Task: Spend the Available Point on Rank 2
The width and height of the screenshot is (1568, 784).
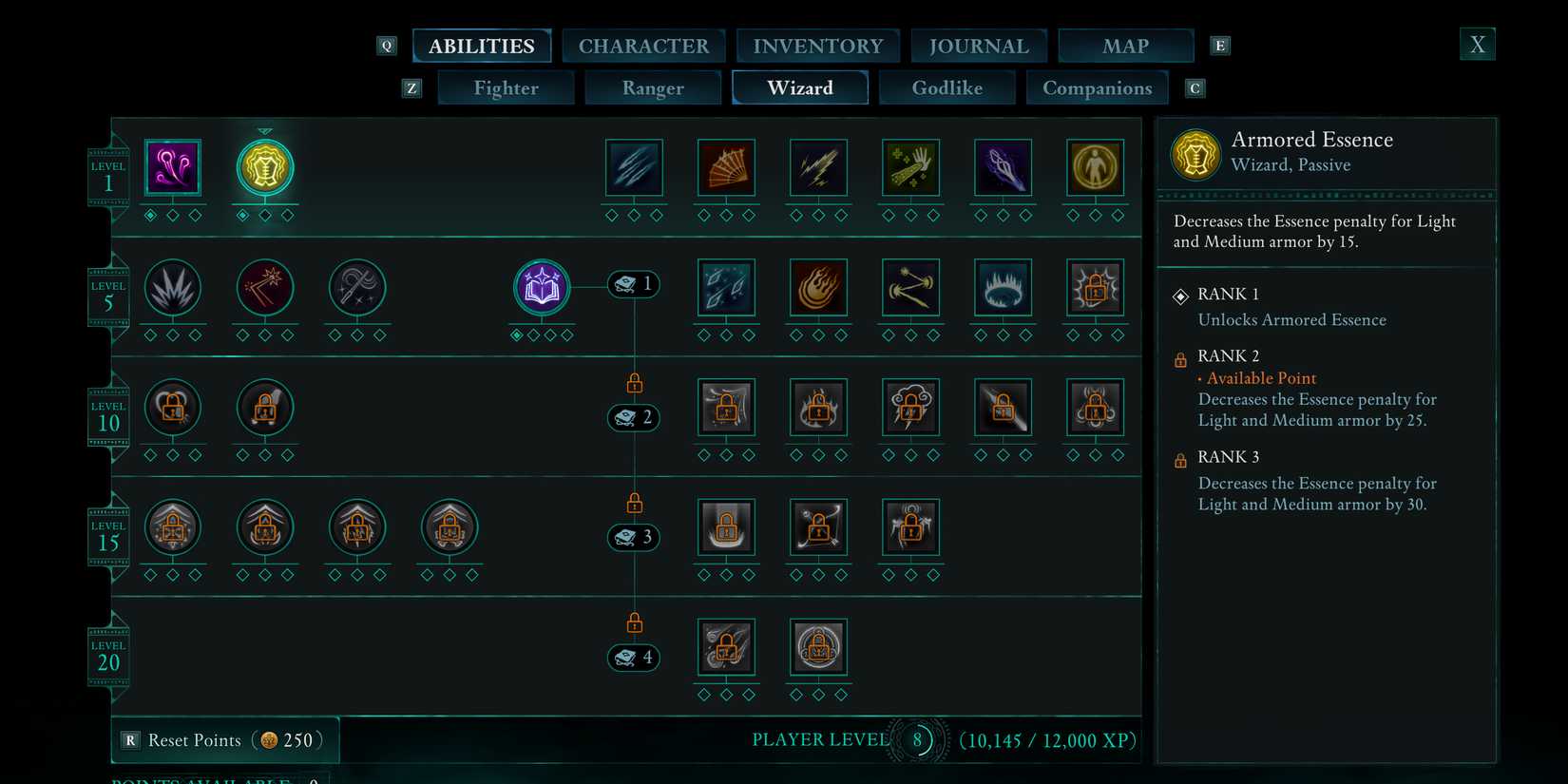Action: (x=1260, y=378)
